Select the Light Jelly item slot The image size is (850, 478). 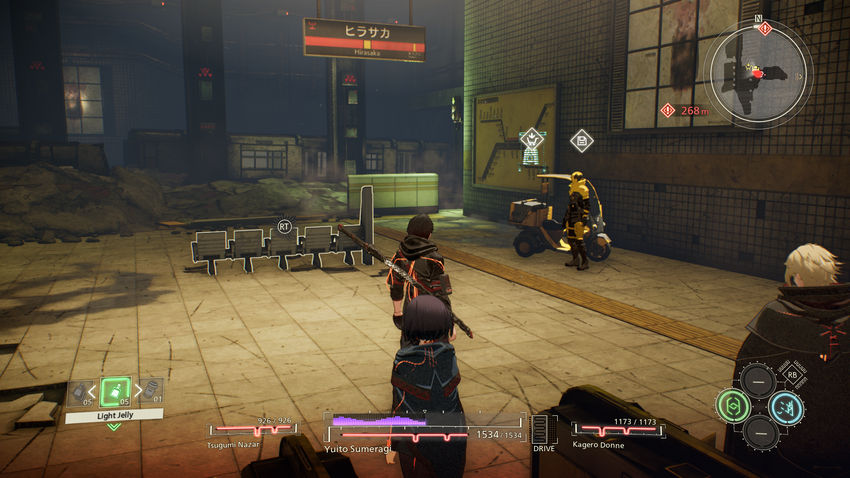115,391
